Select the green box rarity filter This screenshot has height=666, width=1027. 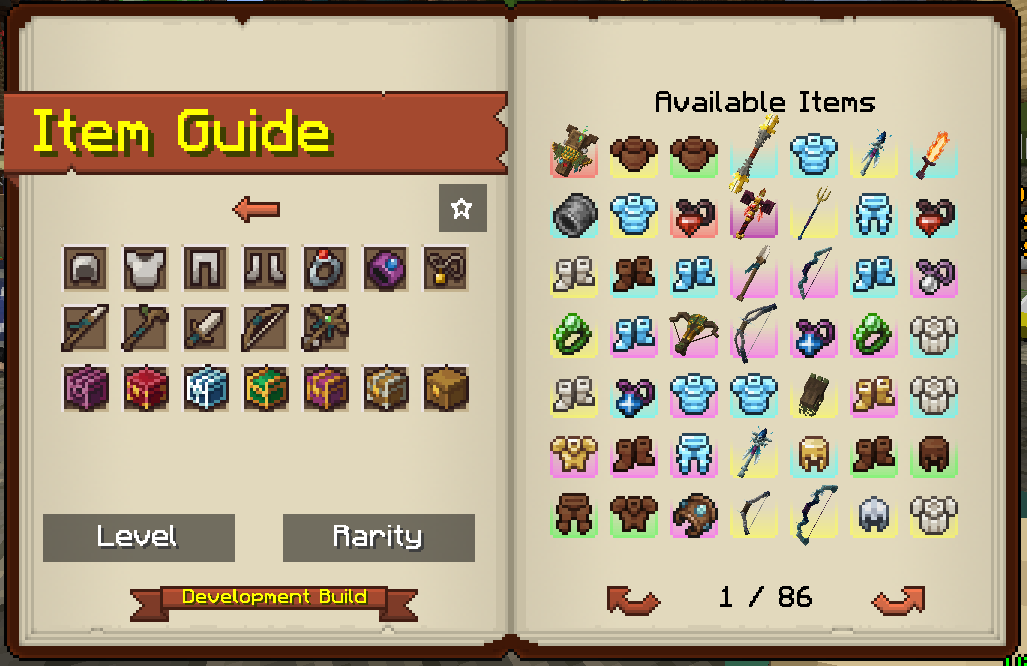click(x=265, y=388)
